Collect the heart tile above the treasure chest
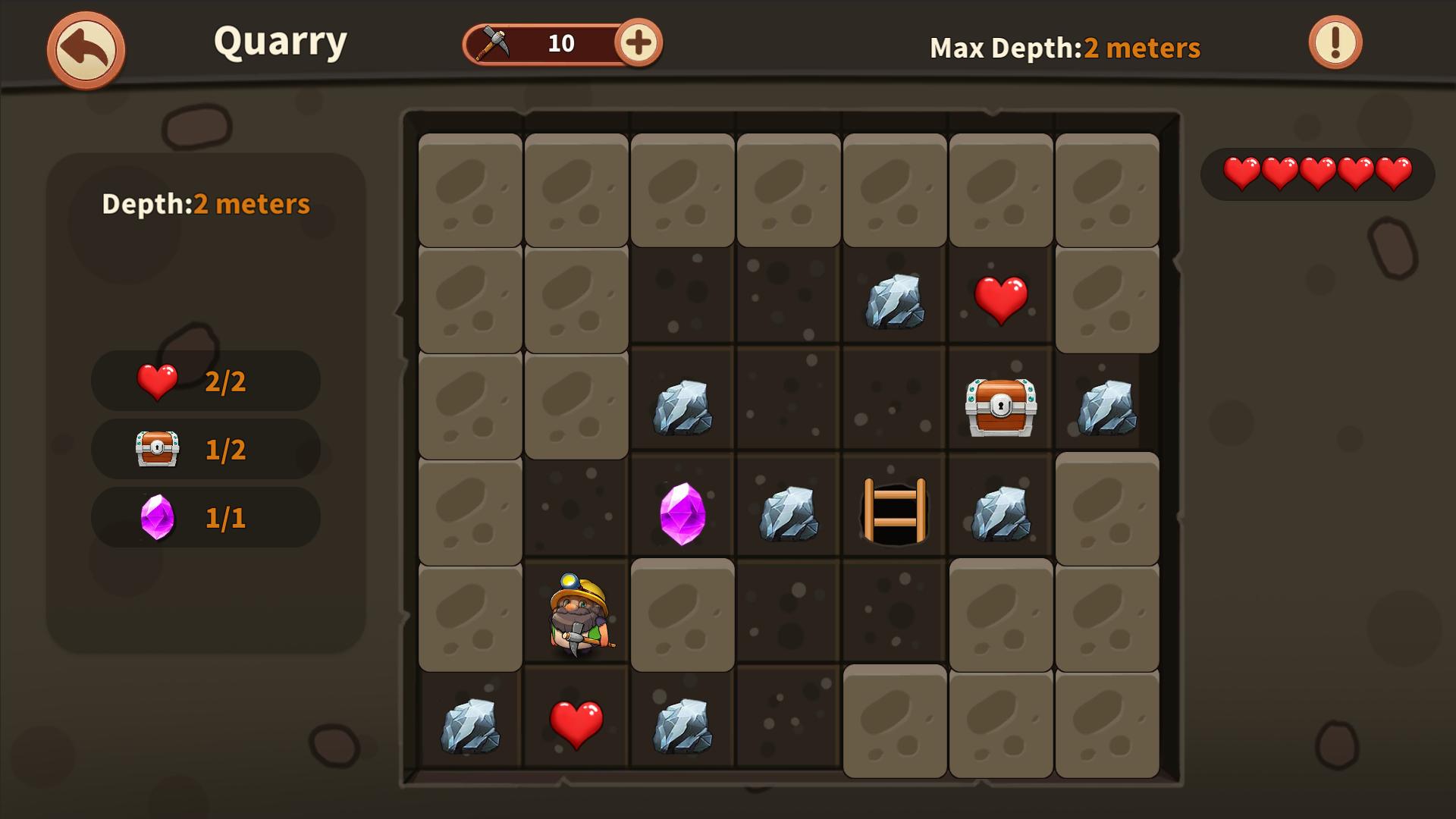This screenshot has width=1456, height=819. click(1001, 300)
